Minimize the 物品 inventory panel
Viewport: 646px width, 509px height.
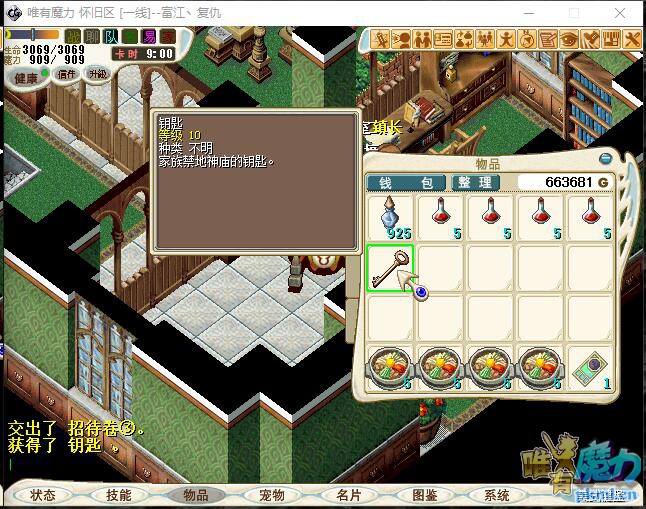[x=605, y=159]
